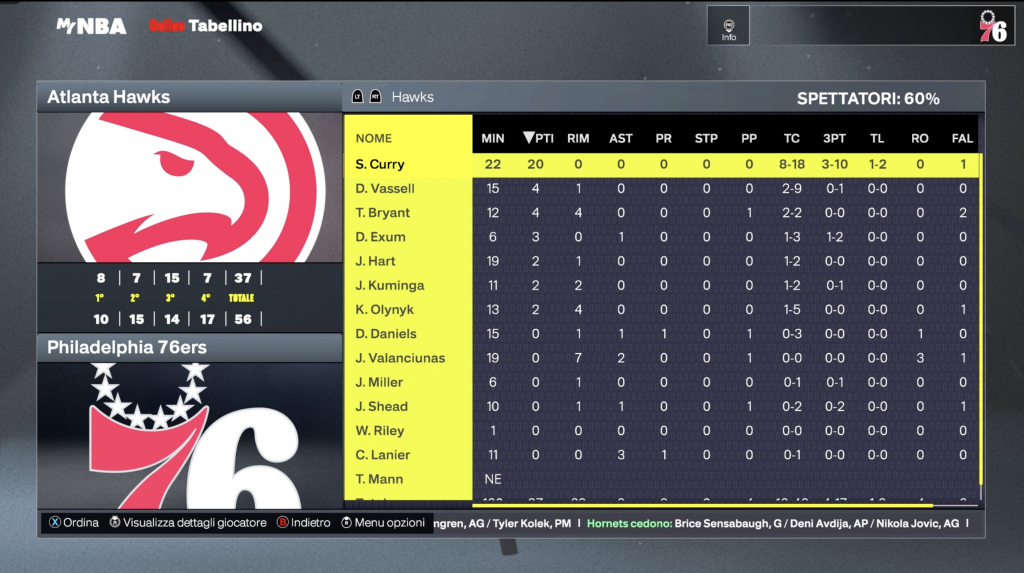Open the Info panel icon
This screenshot has height=573, width=1024.
click(x=729, y=26)
